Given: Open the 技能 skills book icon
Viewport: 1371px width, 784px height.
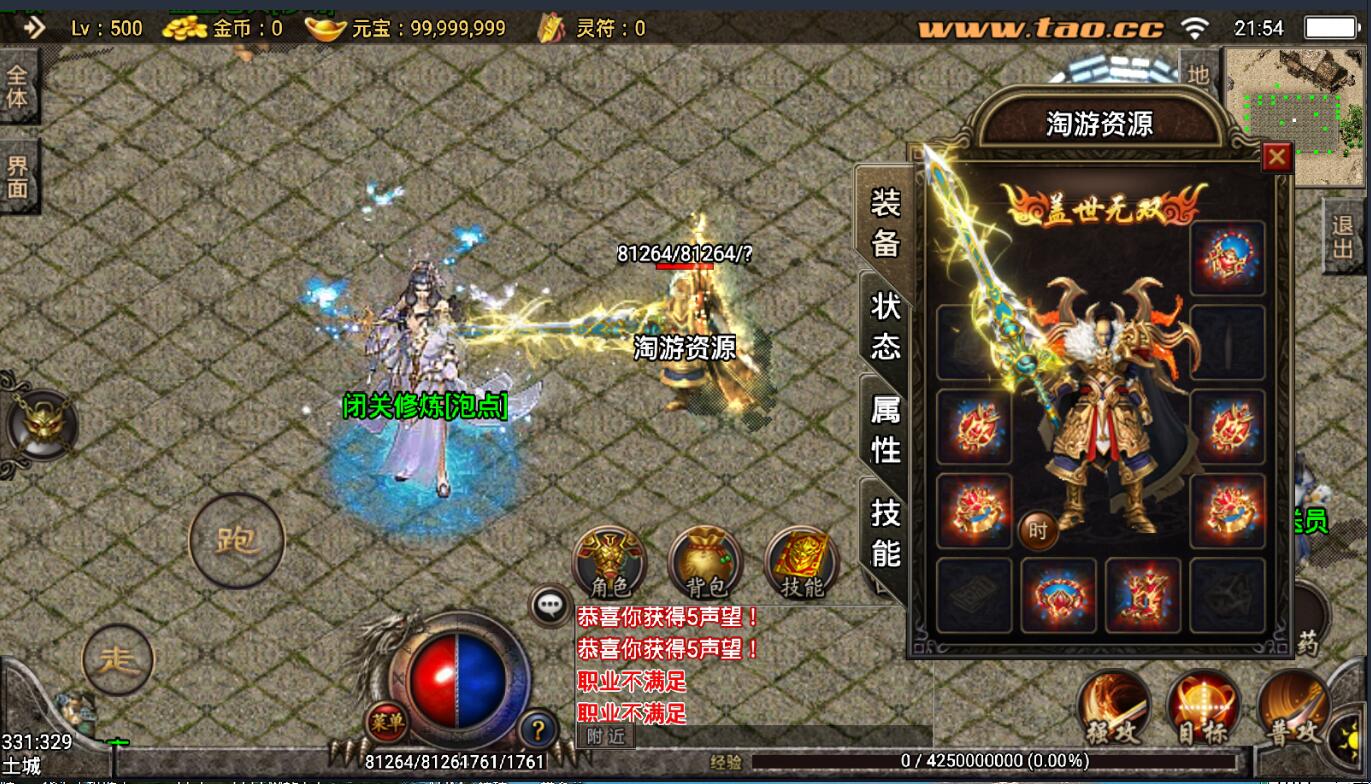Looking at the screenshot, I should point(801,563).
